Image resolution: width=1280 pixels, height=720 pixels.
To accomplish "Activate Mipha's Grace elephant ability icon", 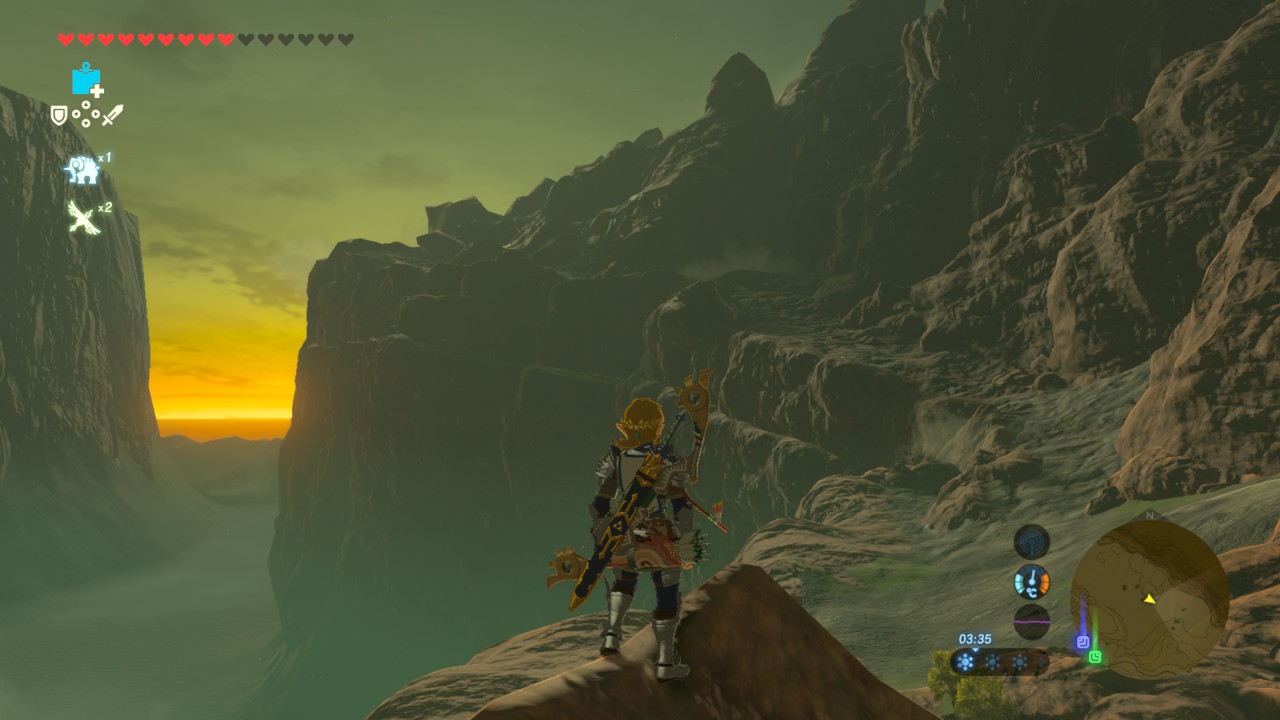I will coord(83,170).
